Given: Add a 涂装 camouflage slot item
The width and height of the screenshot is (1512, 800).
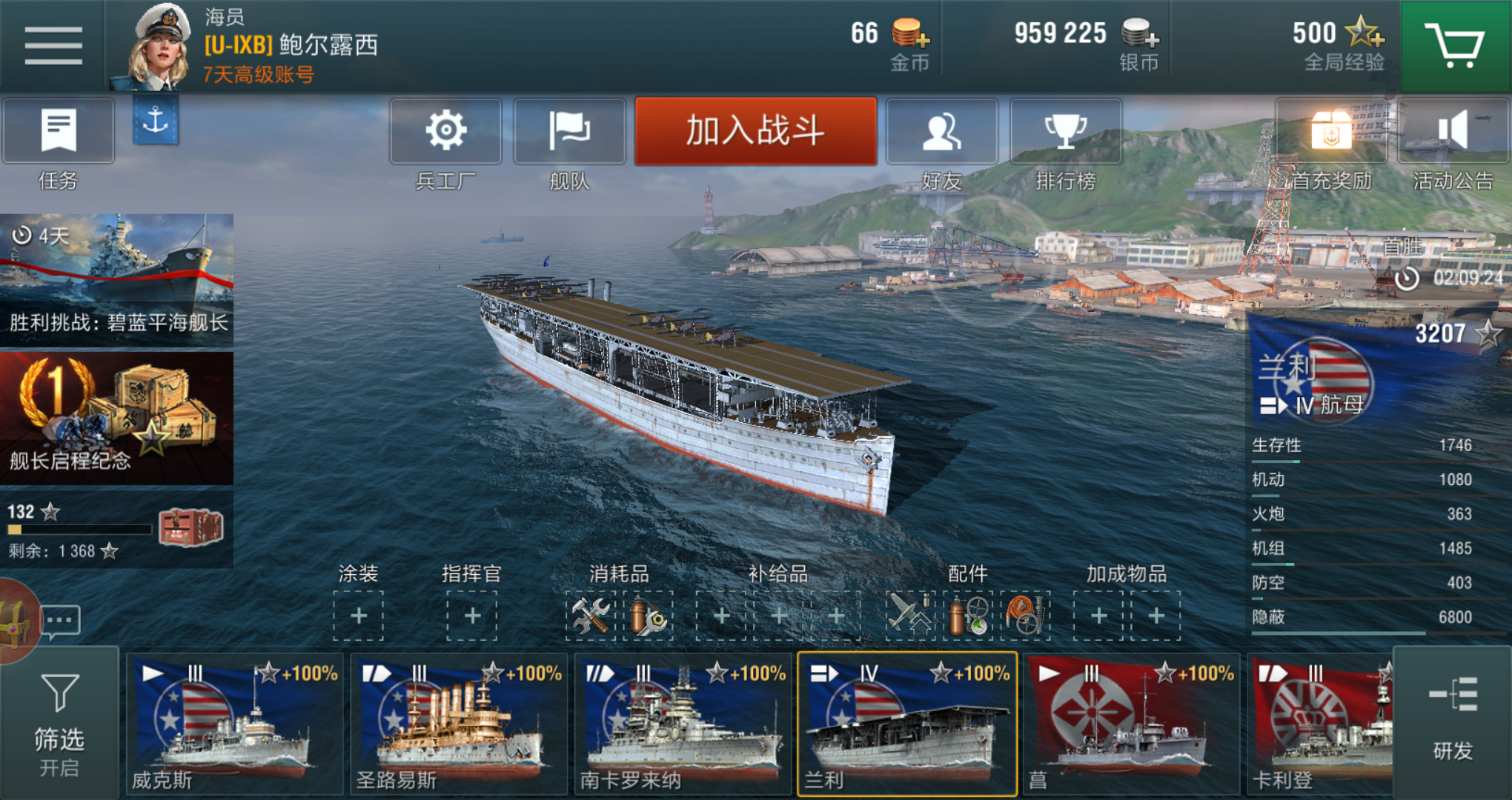Looking at the screenshot, I should pos(359,616).
